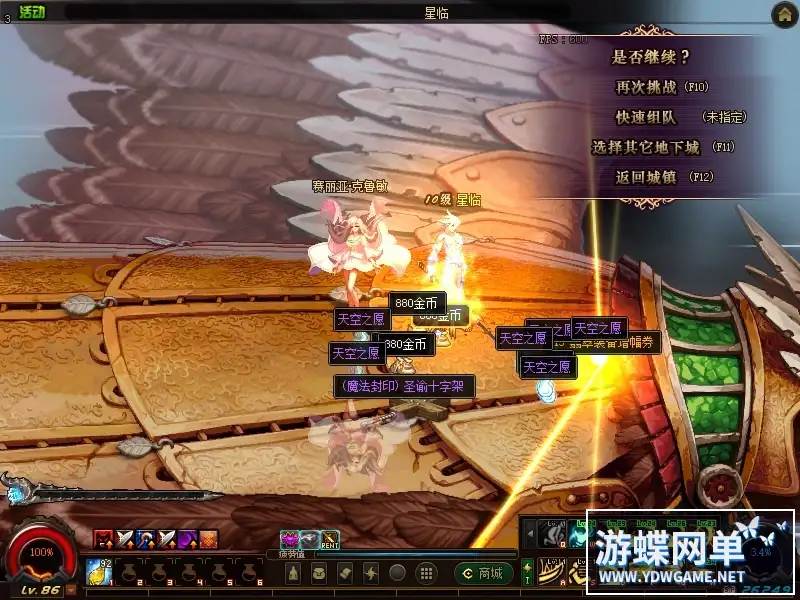This screenshot has height=600, width=800.
Task: Open the shuriken skill menu icon
Action: click(x=371, y=573)
